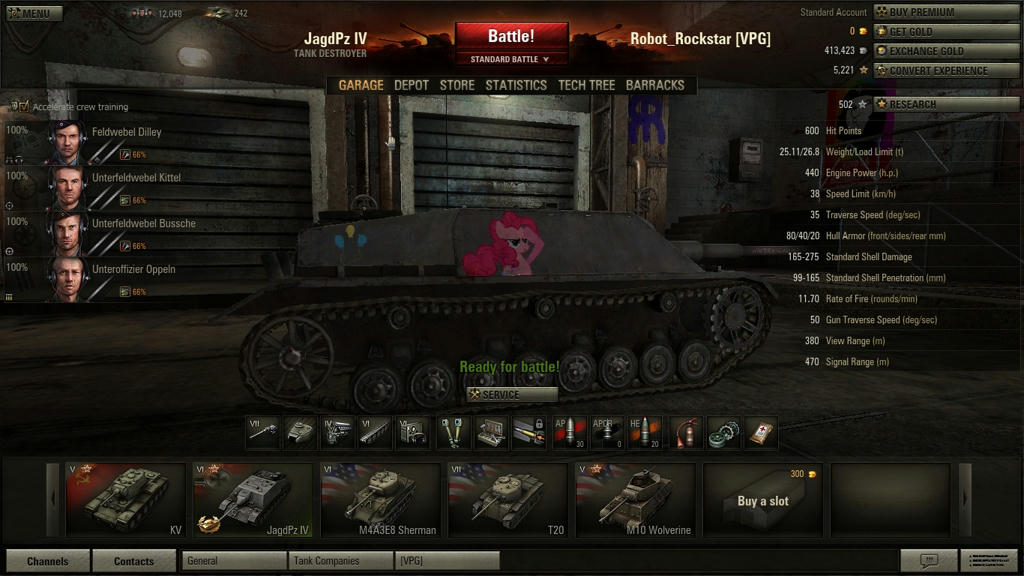This screenshot has width=1024, height=576.
Task: Open the Statistics tab
Action: (516, 85)
